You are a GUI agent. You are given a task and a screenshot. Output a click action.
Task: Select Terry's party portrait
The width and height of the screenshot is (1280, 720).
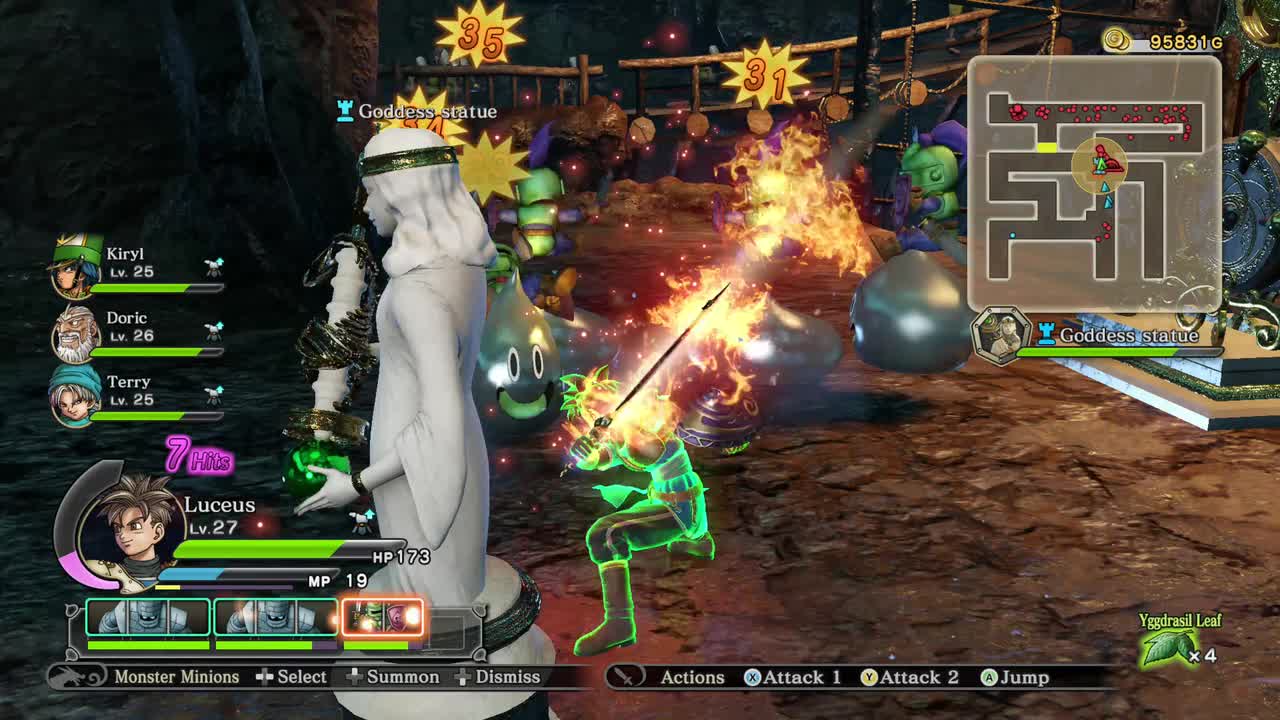(76, 395)
